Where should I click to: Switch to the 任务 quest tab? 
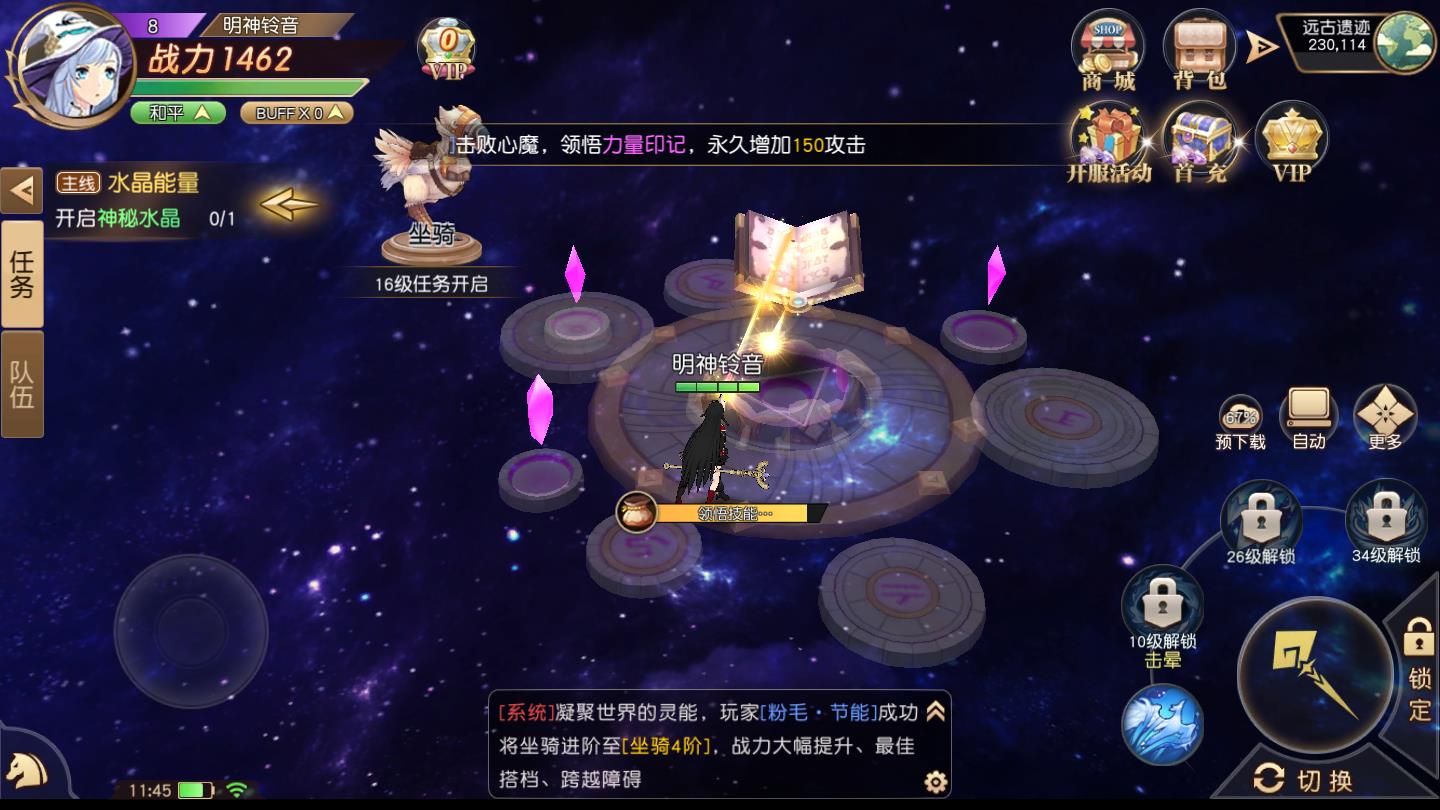22,275
